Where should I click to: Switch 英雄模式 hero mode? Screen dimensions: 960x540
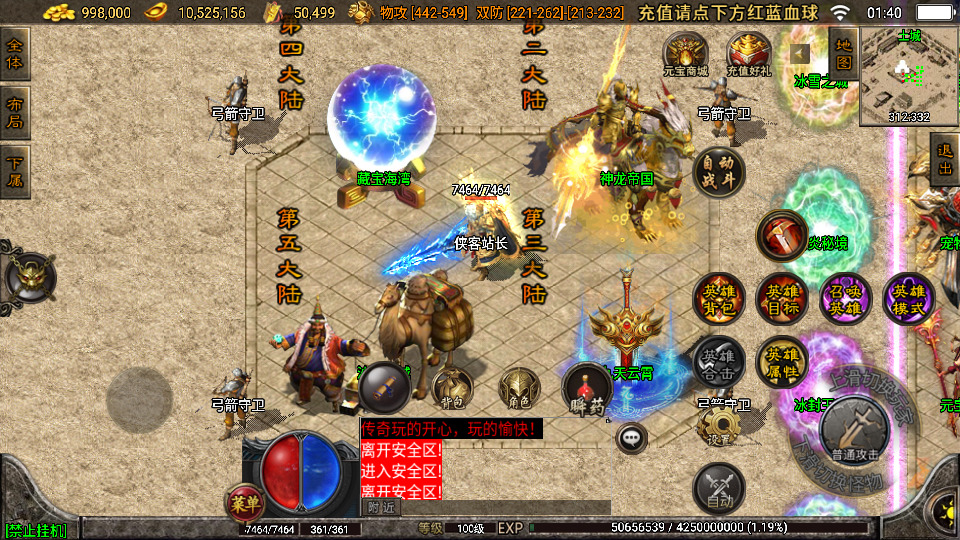908,298
